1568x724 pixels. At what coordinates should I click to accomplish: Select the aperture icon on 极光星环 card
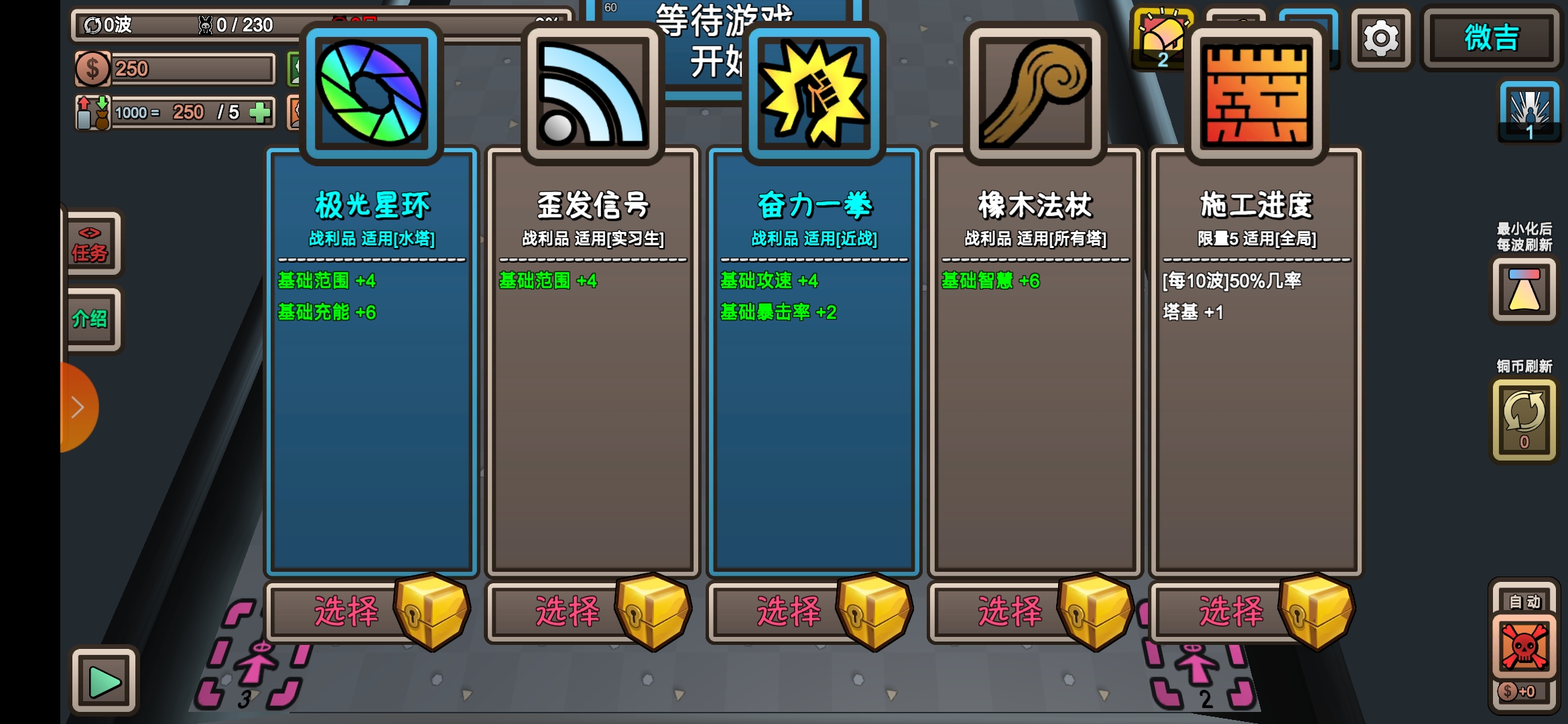click(x=371, y=94)
